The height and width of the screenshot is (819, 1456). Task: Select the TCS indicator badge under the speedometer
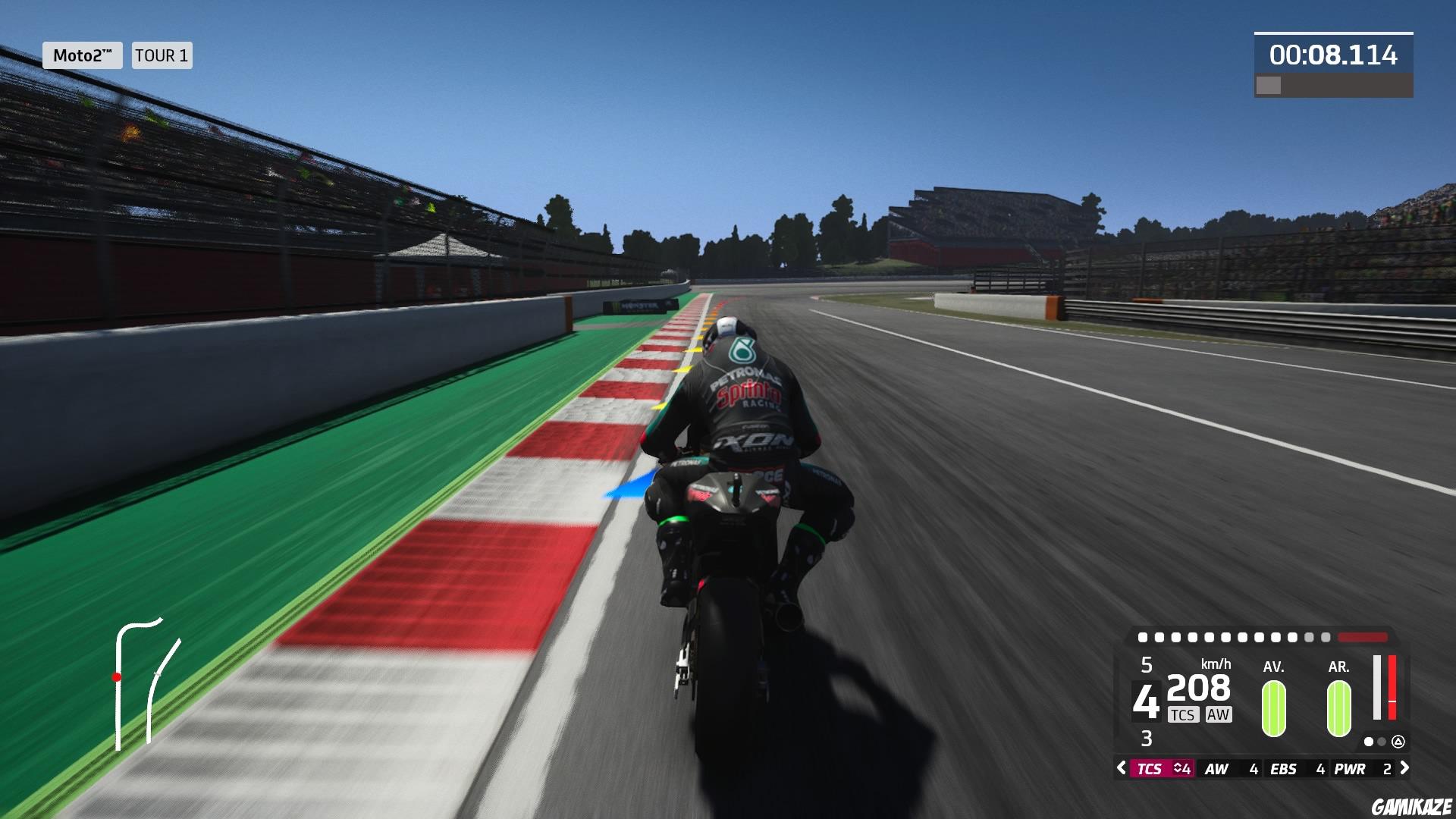point(1183,714)
